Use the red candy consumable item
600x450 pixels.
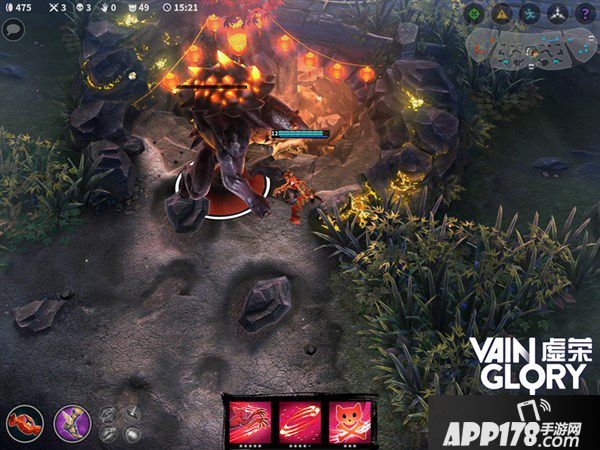(x=24, y=423)
